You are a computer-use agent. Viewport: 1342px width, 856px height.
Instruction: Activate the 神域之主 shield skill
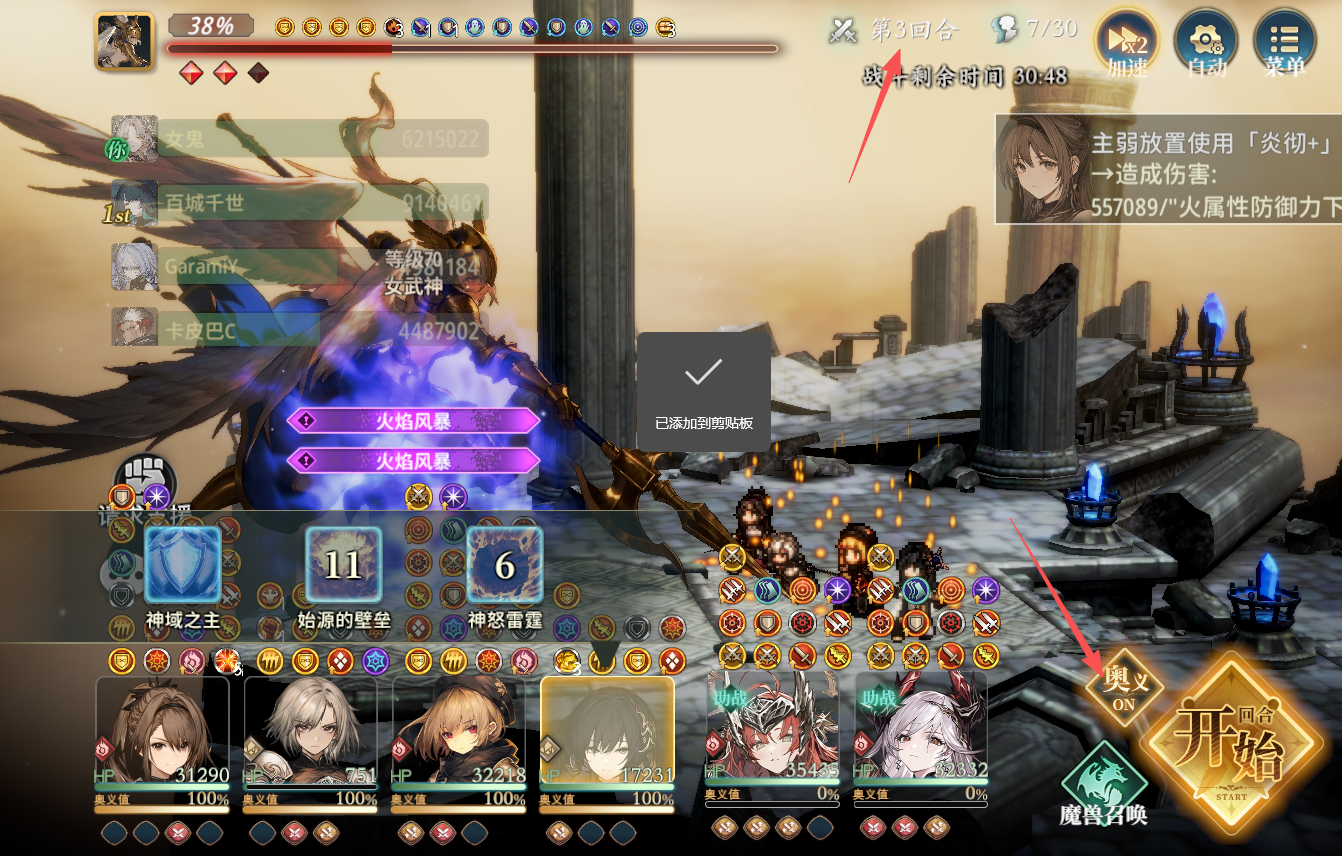183,566
